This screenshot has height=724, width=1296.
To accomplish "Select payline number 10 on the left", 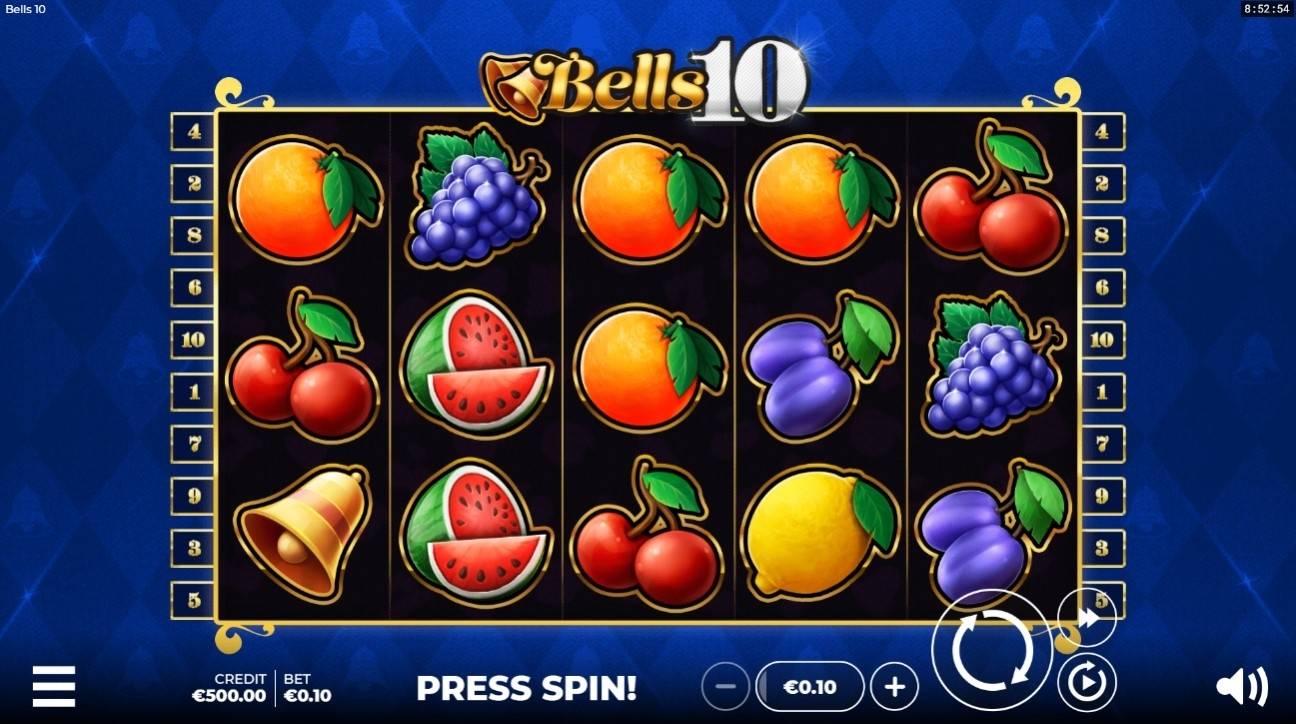I will pyautogui.click(x=193, y=337).
